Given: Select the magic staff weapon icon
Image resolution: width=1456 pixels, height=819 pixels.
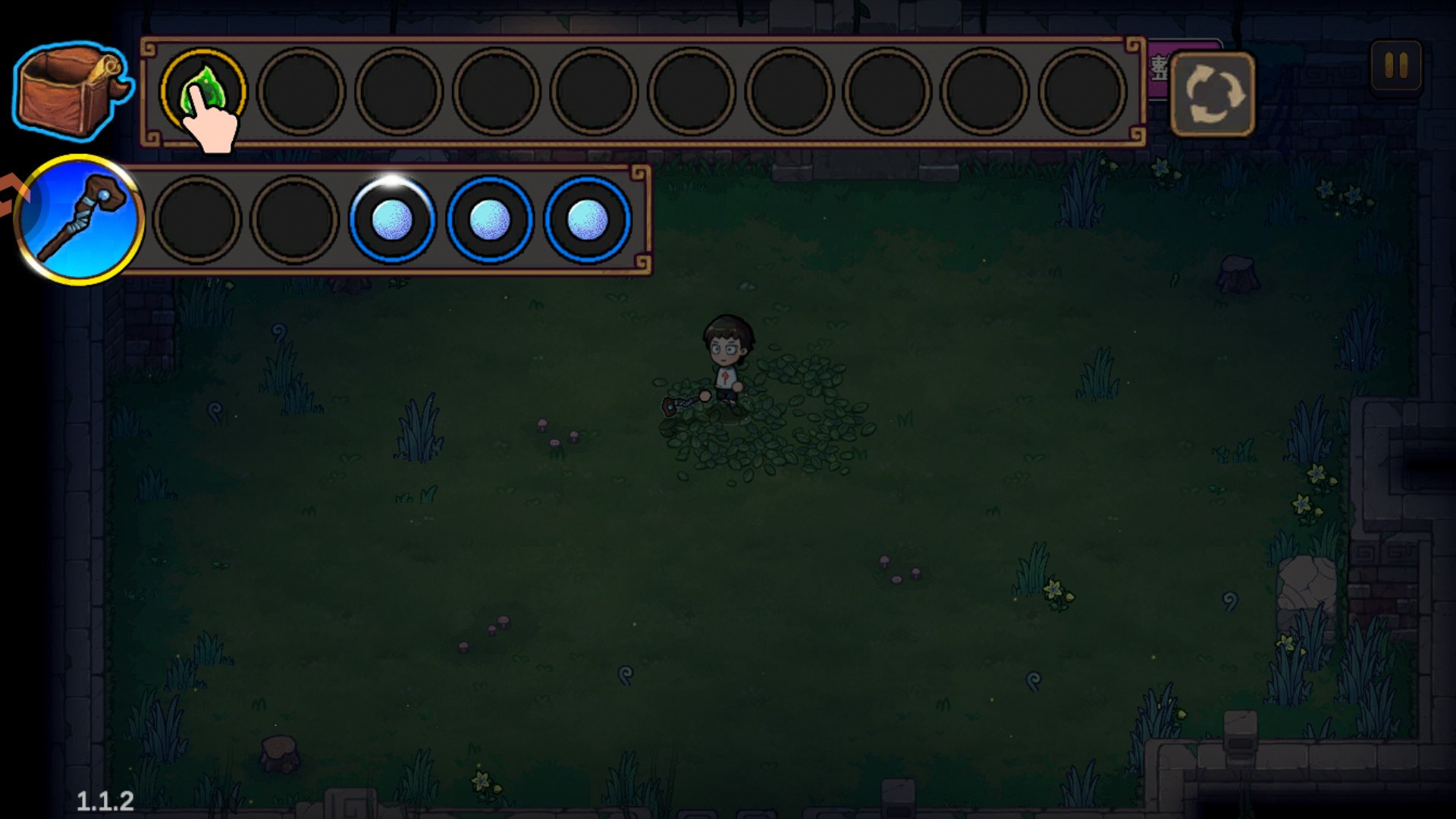Looking at the screenshot, I should (79, 220).
